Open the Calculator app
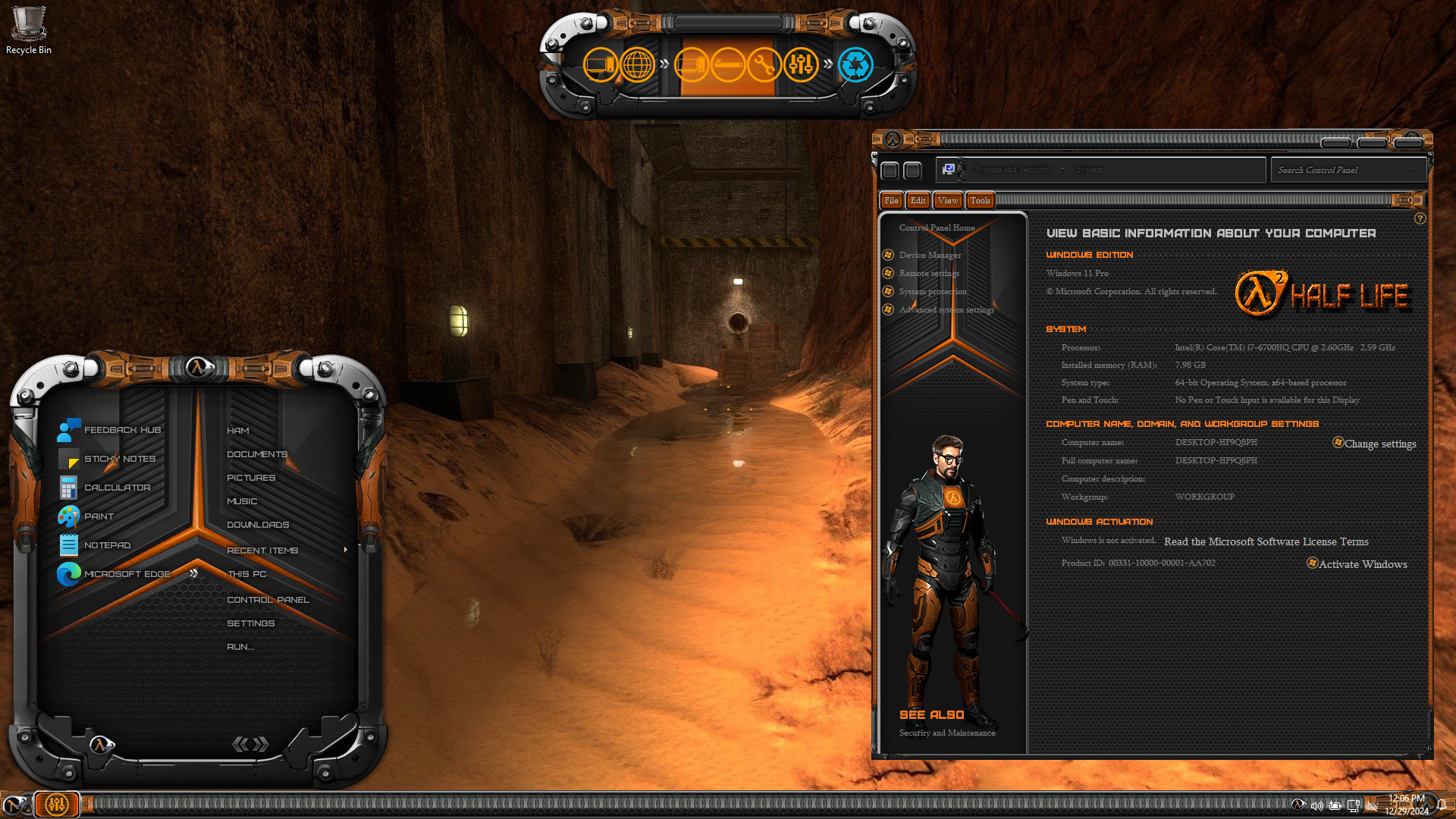1456x819 pixels. [x=117, y=488]
